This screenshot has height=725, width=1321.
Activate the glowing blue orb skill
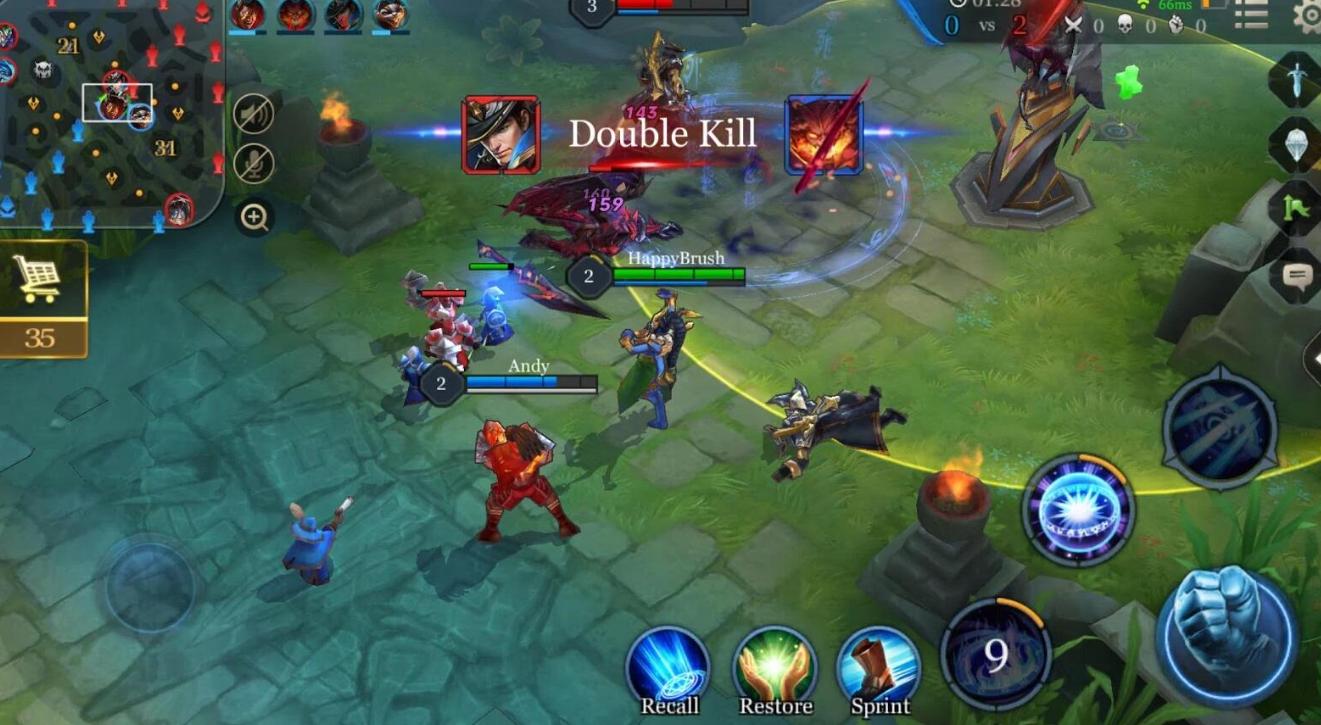point(1077,511)
